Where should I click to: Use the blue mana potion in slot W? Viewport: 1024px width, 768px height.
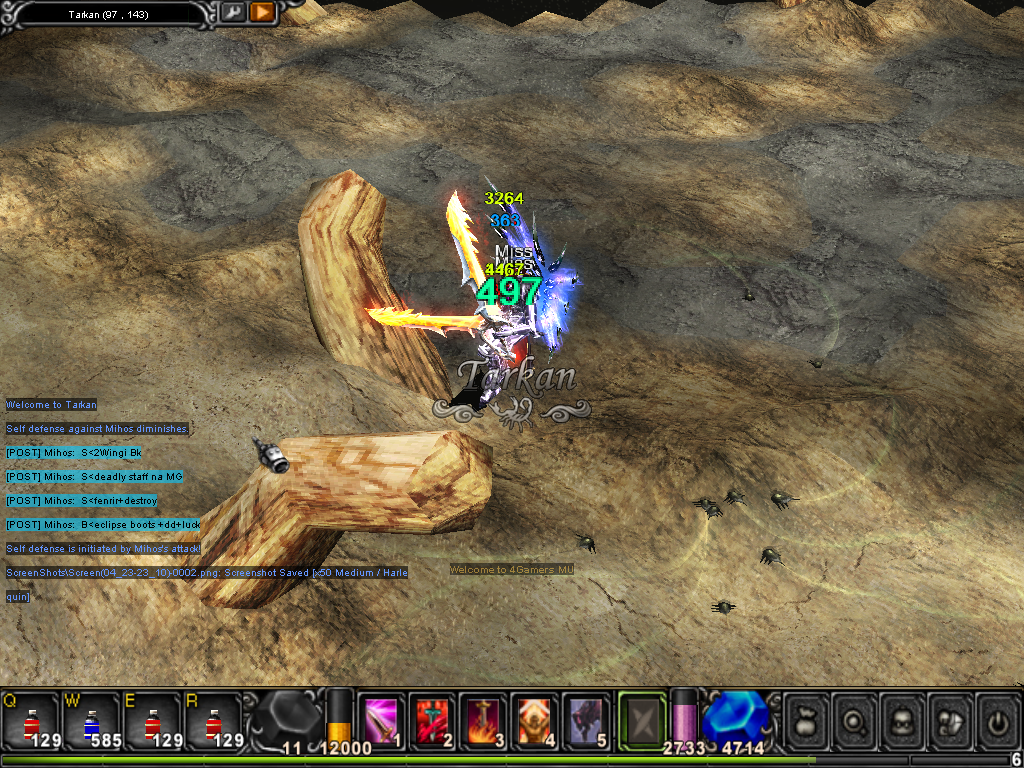90,722
